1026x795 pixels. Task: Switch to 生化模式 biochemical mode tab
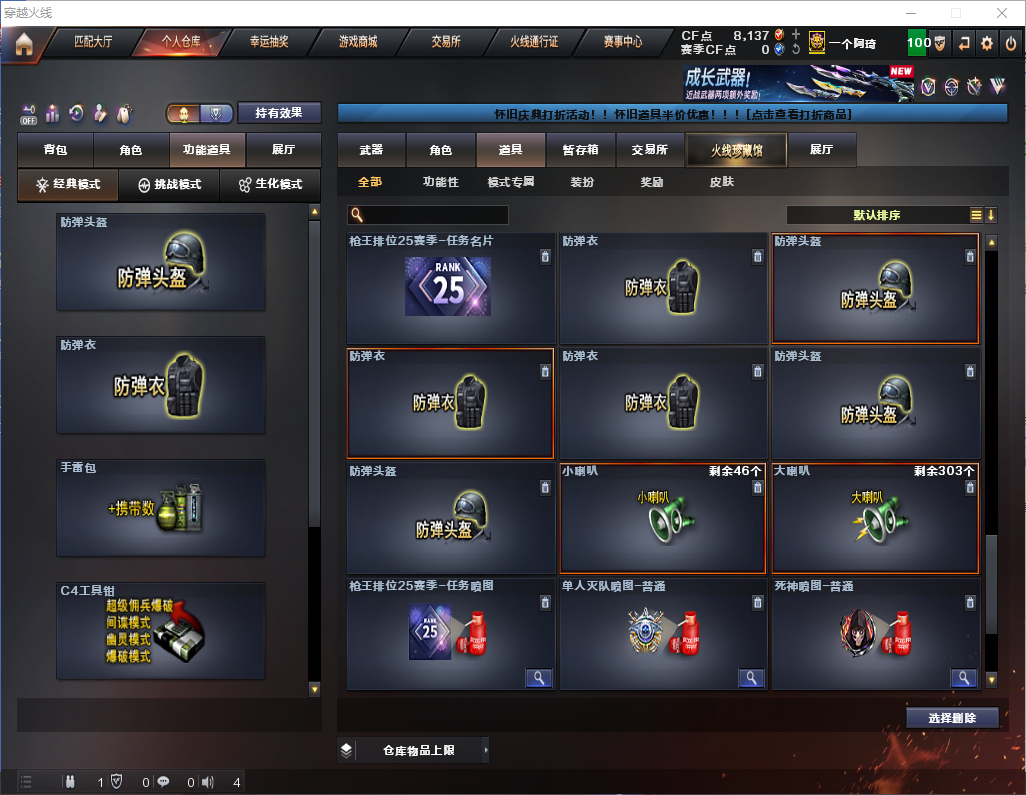click(x=270, y=185)
